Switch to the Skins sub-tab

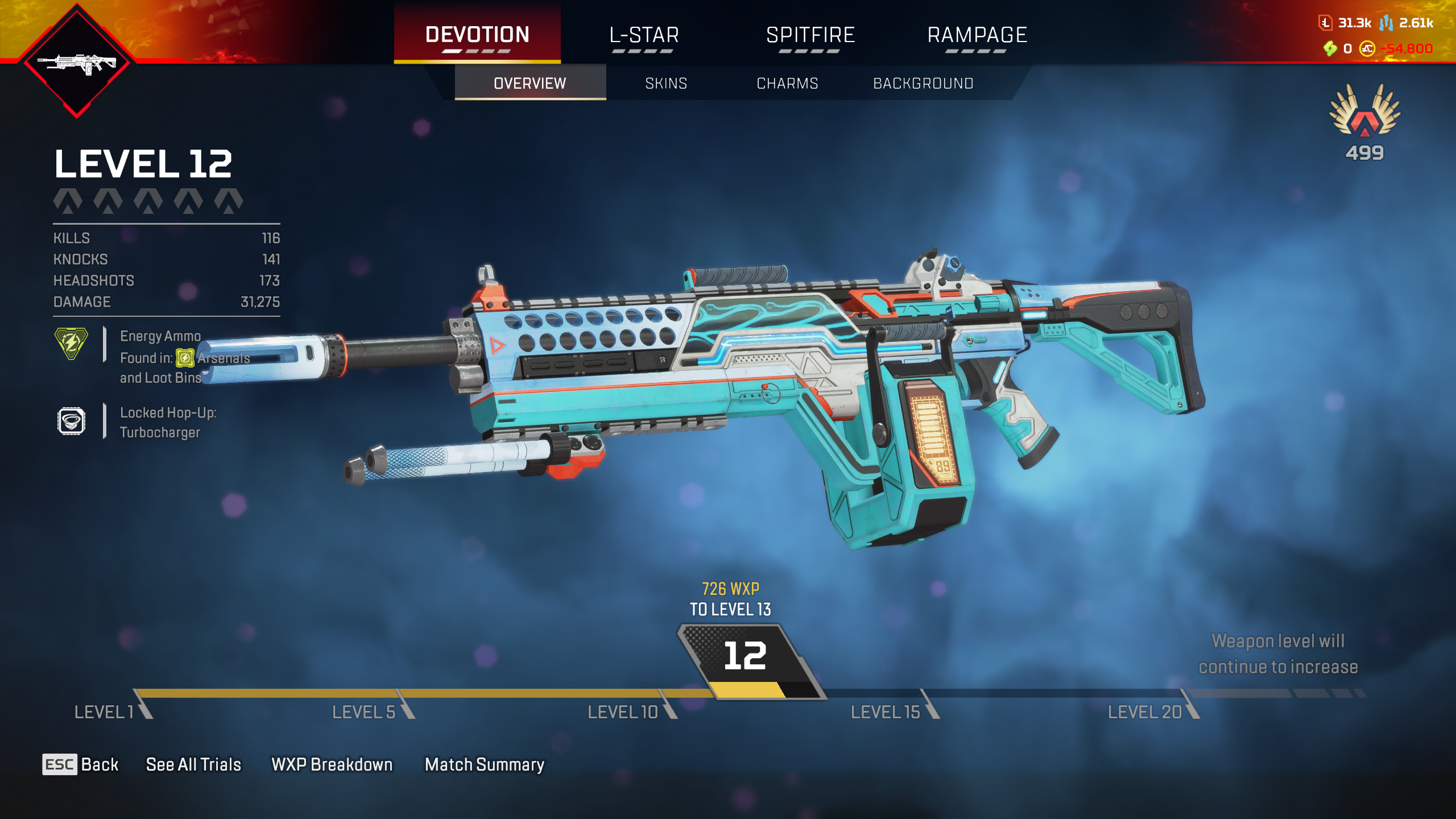point(666,84)
